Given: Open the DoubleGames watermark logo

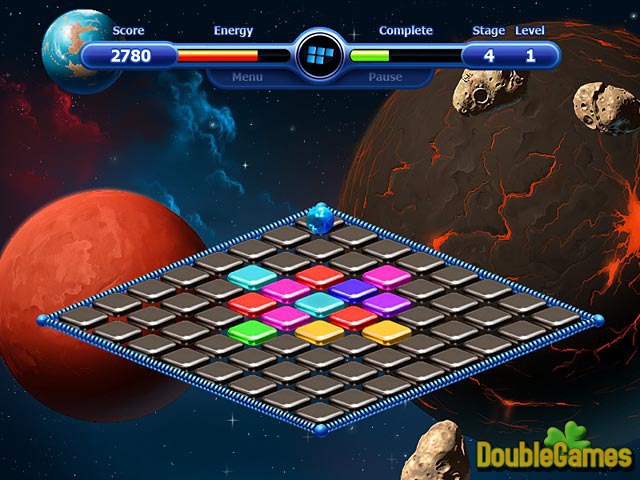Looking at the screenshot, I should pos(554,453).
